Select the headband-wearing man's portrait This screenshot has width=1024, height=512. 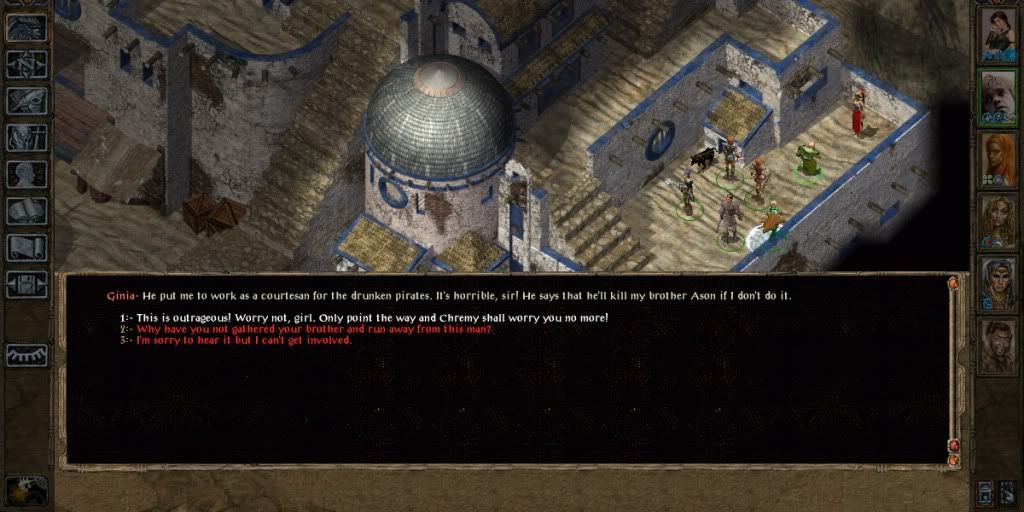click(997, 284)
